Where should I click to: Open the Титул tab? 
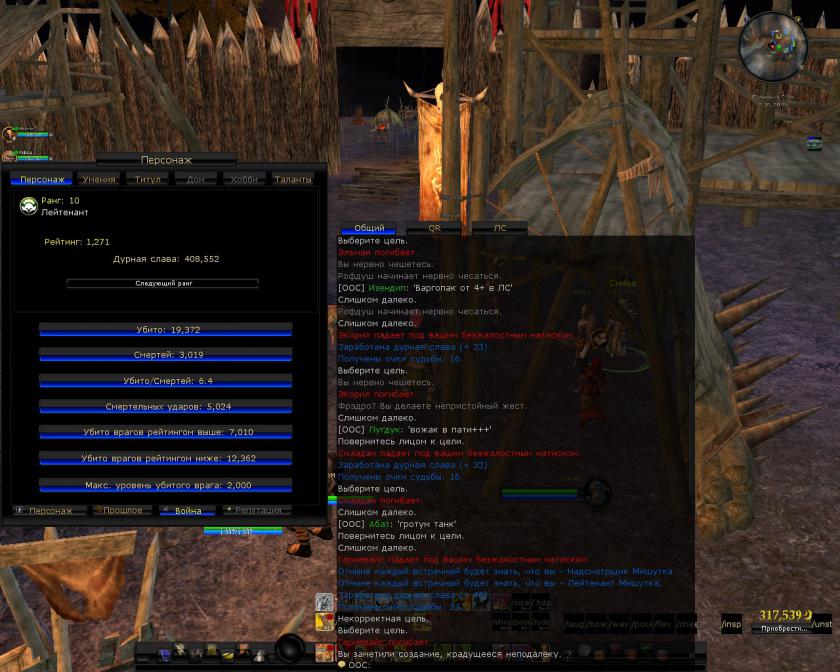point(148,179)
